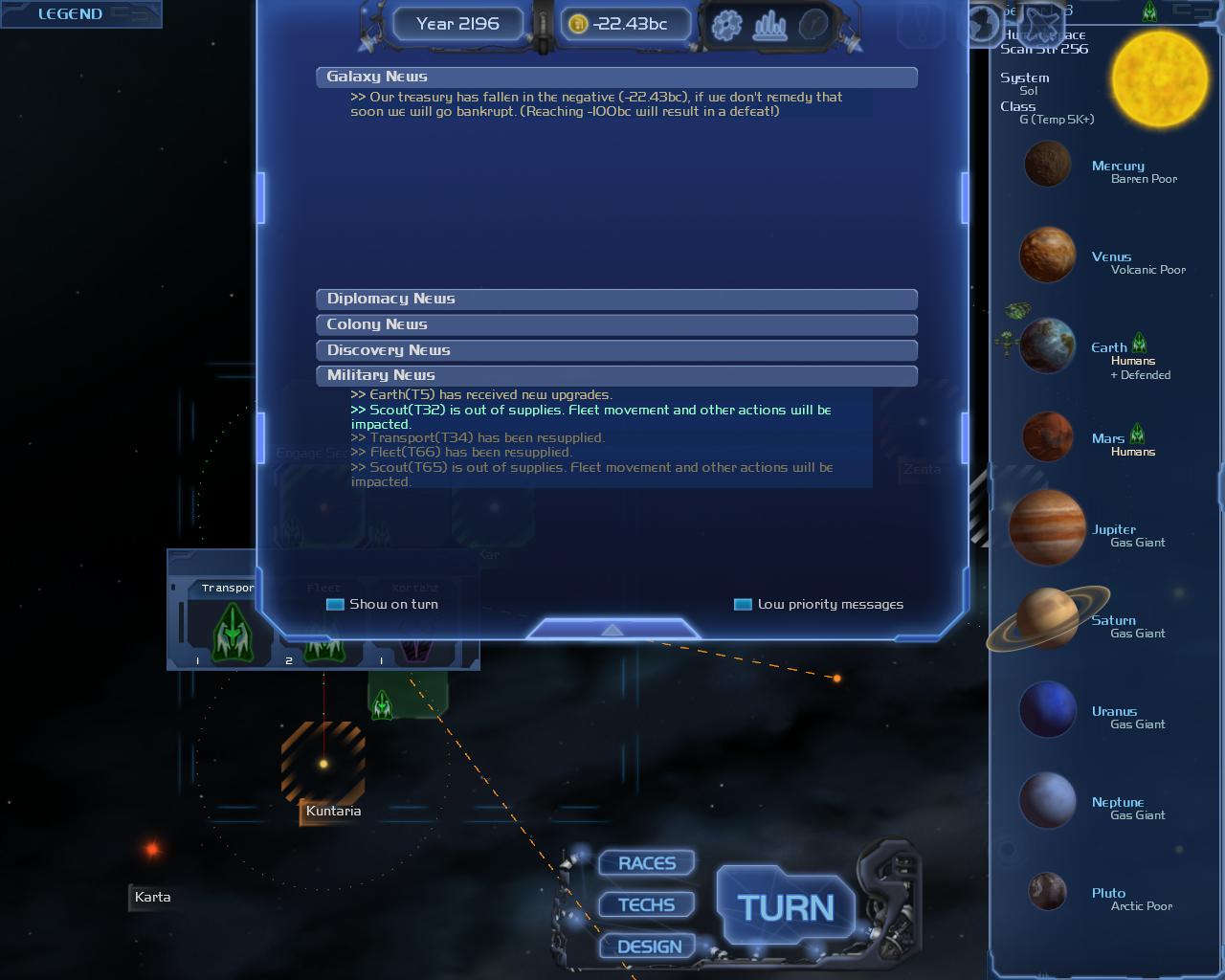Toggle the 'Show on turn' checkbox
The width and height of the screenshot is (1225, 980).
point(335,604)
